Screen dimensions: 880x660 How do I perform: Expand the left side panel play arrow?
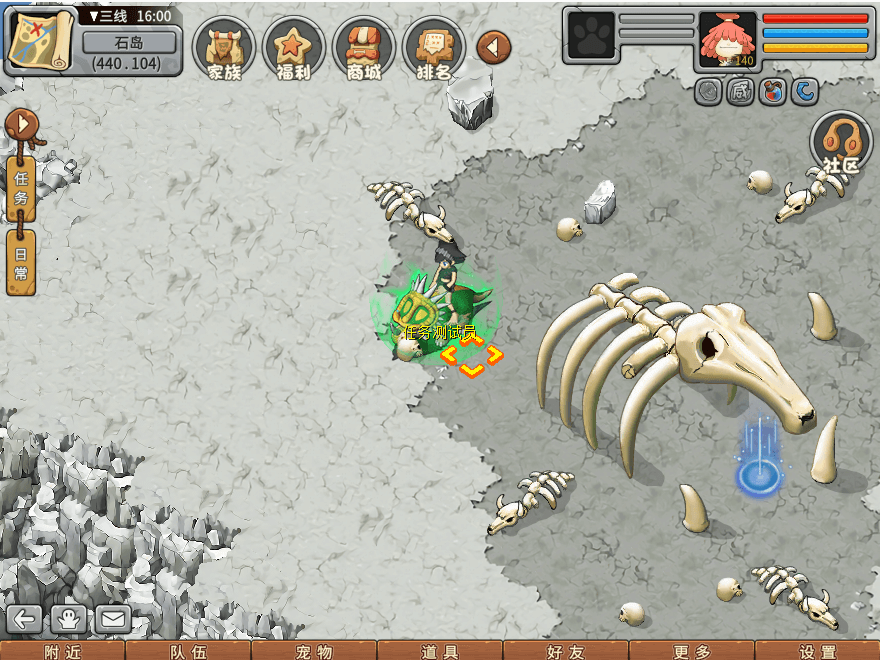pos(20,126)
